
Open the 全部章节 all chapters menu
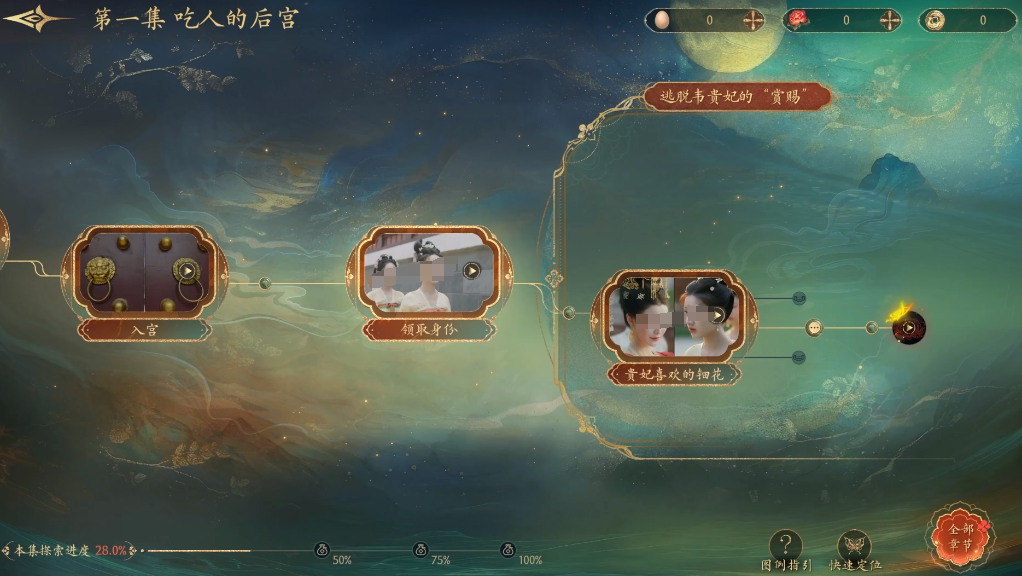click(x=961, y=536)
